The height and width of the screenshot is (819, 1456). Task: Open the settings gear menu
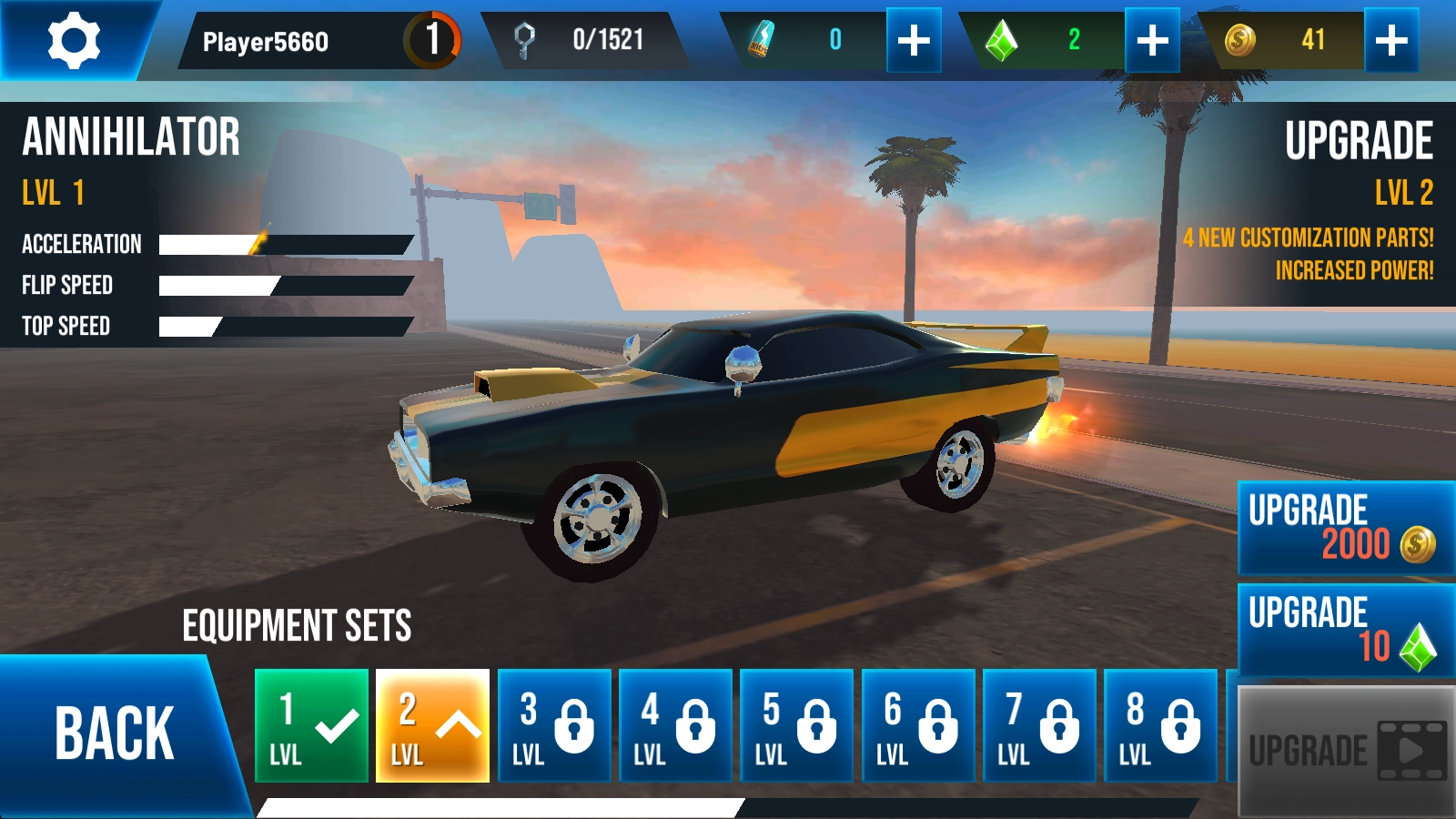pos(73,40)
